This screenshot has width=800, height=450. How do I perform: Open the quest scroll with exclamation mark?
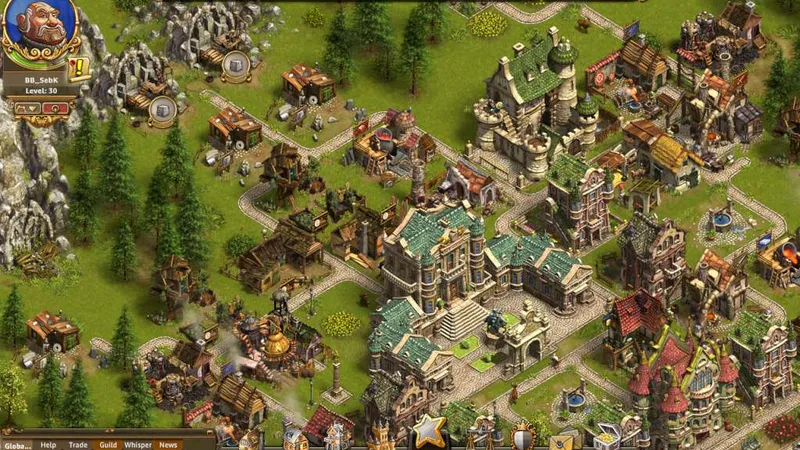click(79, 68)
